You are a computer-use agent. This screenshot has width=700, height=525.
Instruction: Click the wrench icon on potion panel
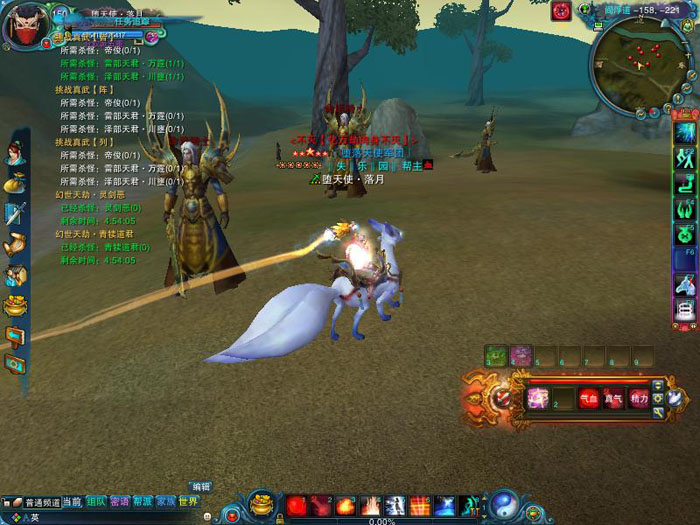[x=657, y=412]
